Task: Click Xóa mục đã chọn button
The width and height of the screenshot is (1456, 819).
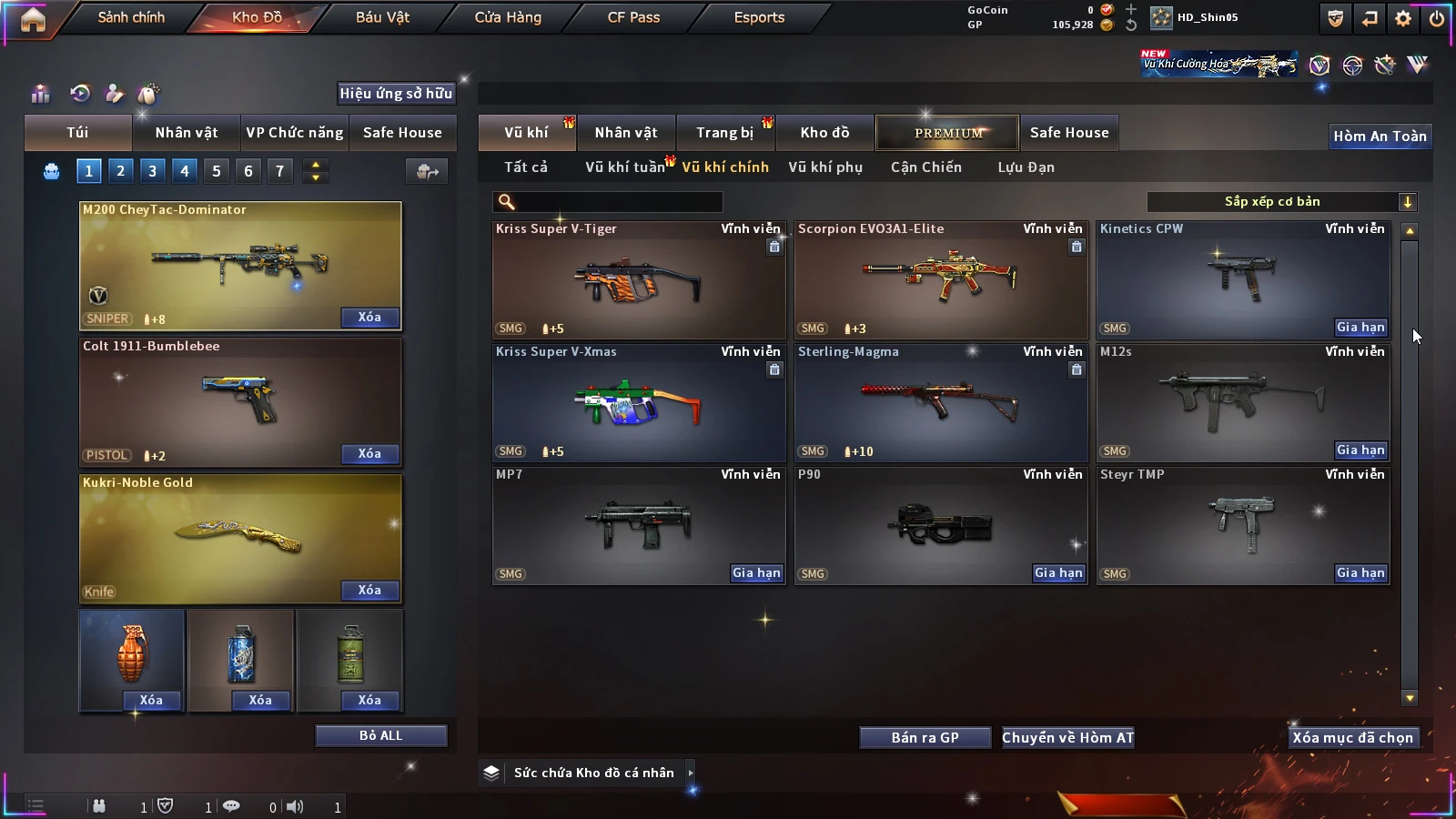Action: click(x=1352, y=738)
